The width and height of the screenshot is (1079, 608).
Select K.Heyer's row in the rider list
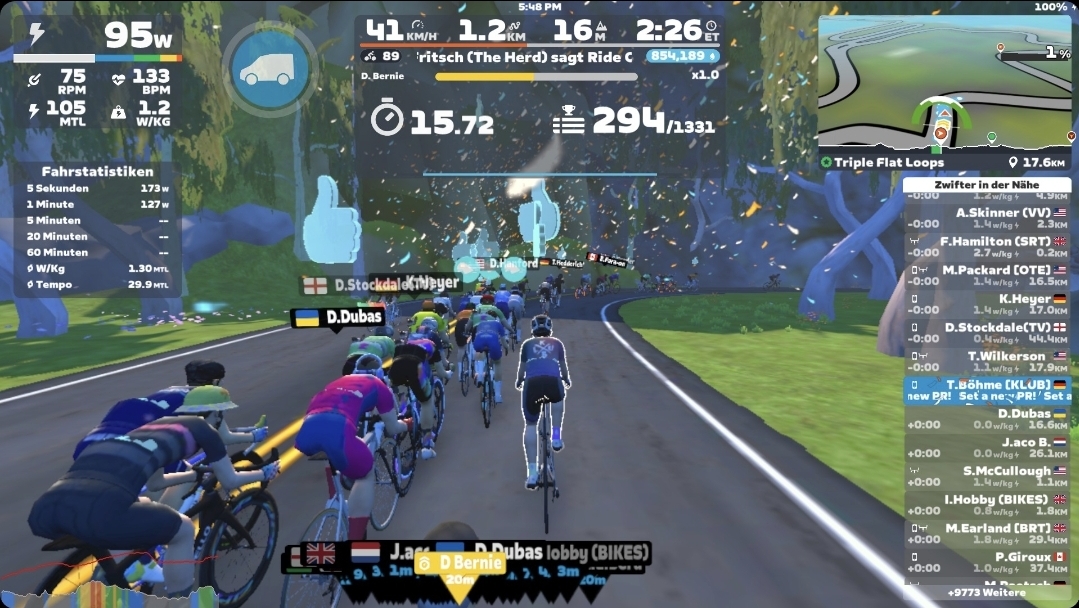[x=986, y=304]
